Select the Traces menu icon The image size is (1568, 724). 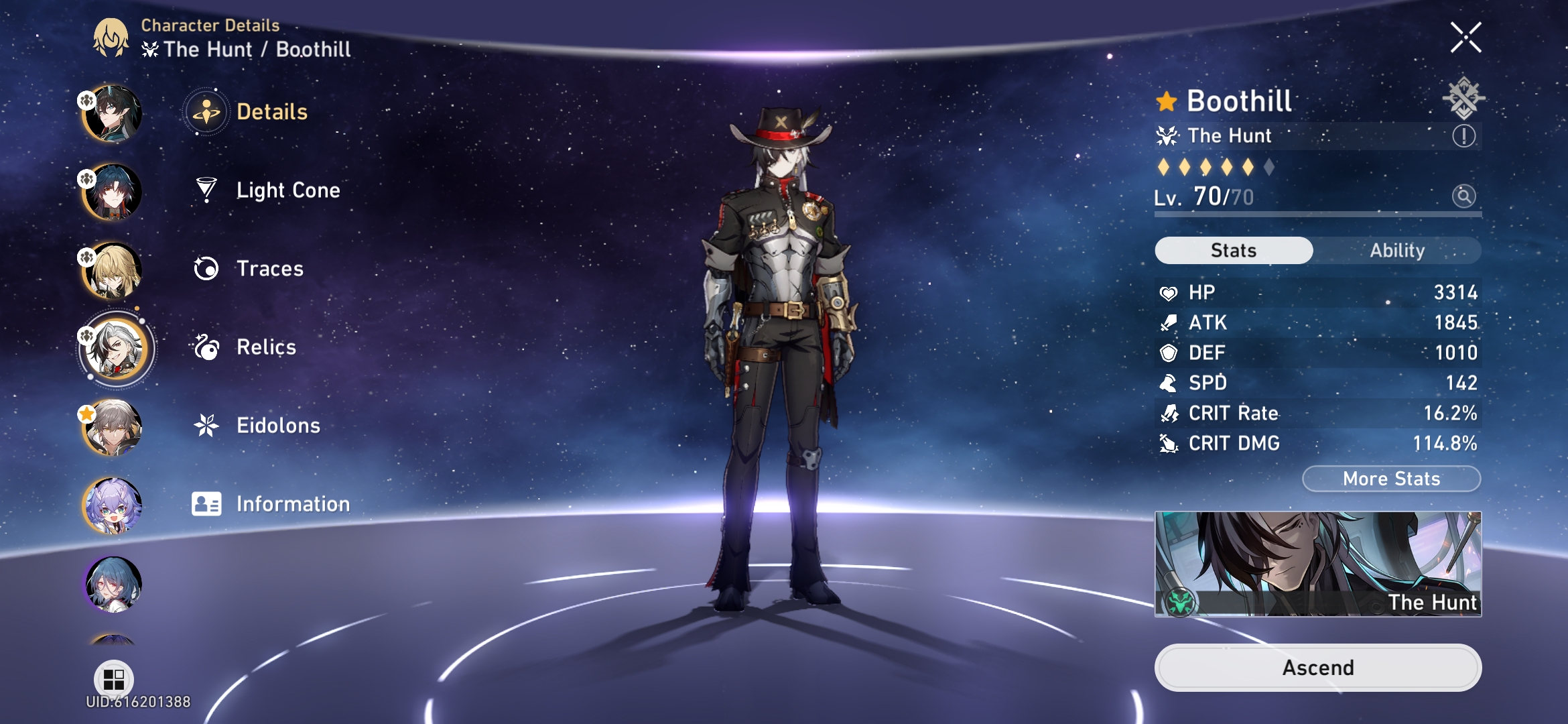[x=208, y=268]
